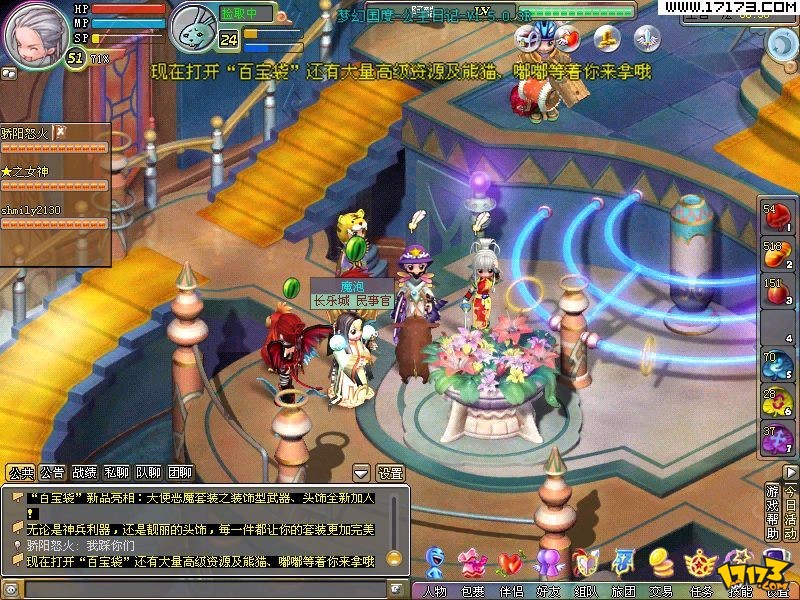Switch to the 战绩 chat tab
This screenshot has width=800, height=600.
tap(84, 473)
